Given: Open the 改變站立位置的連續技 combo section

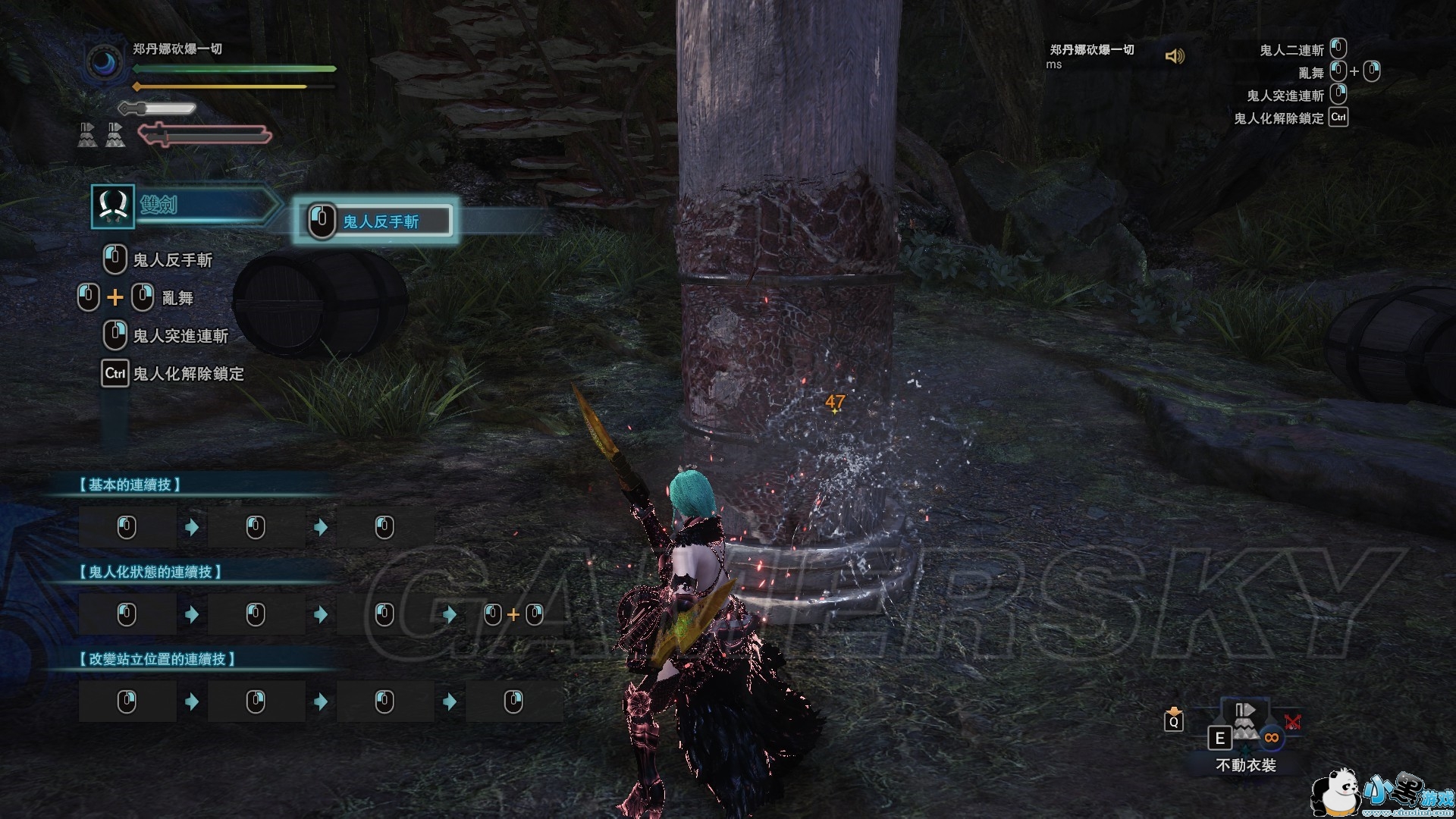Looking at the screenshot, I should [x=158, y=659].
